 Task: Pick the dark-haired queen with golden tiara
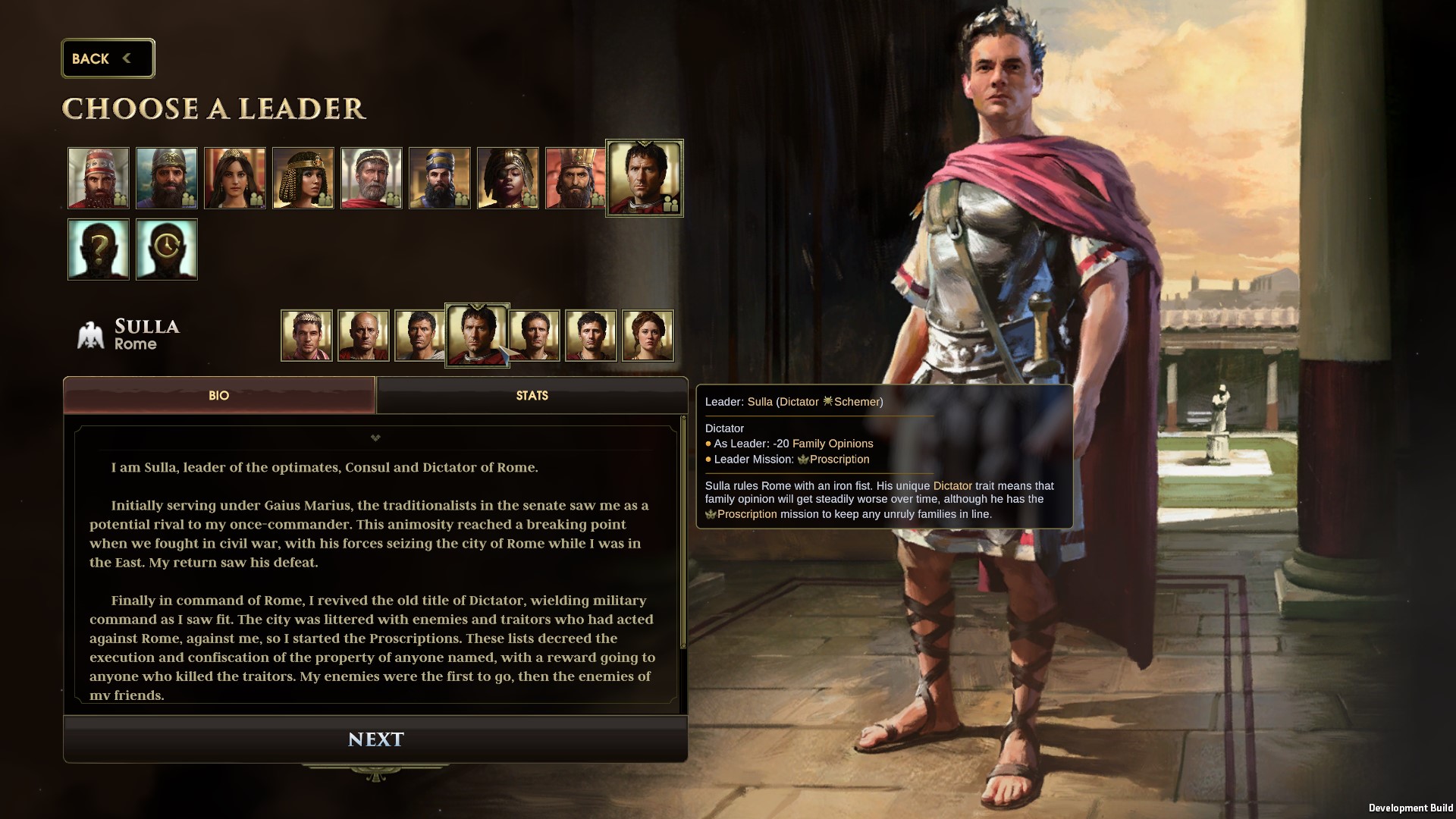click(x=235, y=178)
